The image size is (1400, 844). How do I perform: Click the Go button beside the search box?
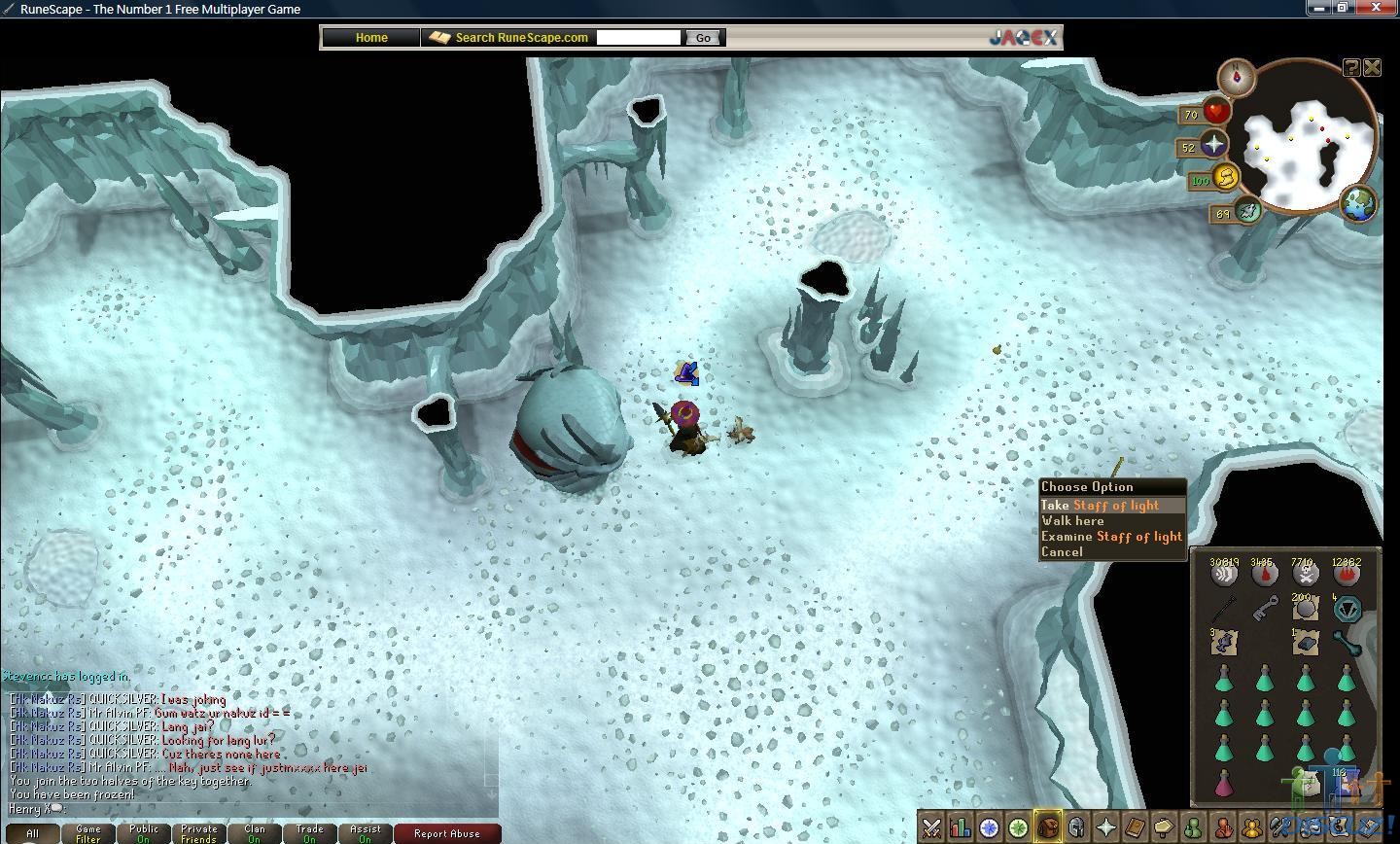pyautogui.click(x=703, y=38)
